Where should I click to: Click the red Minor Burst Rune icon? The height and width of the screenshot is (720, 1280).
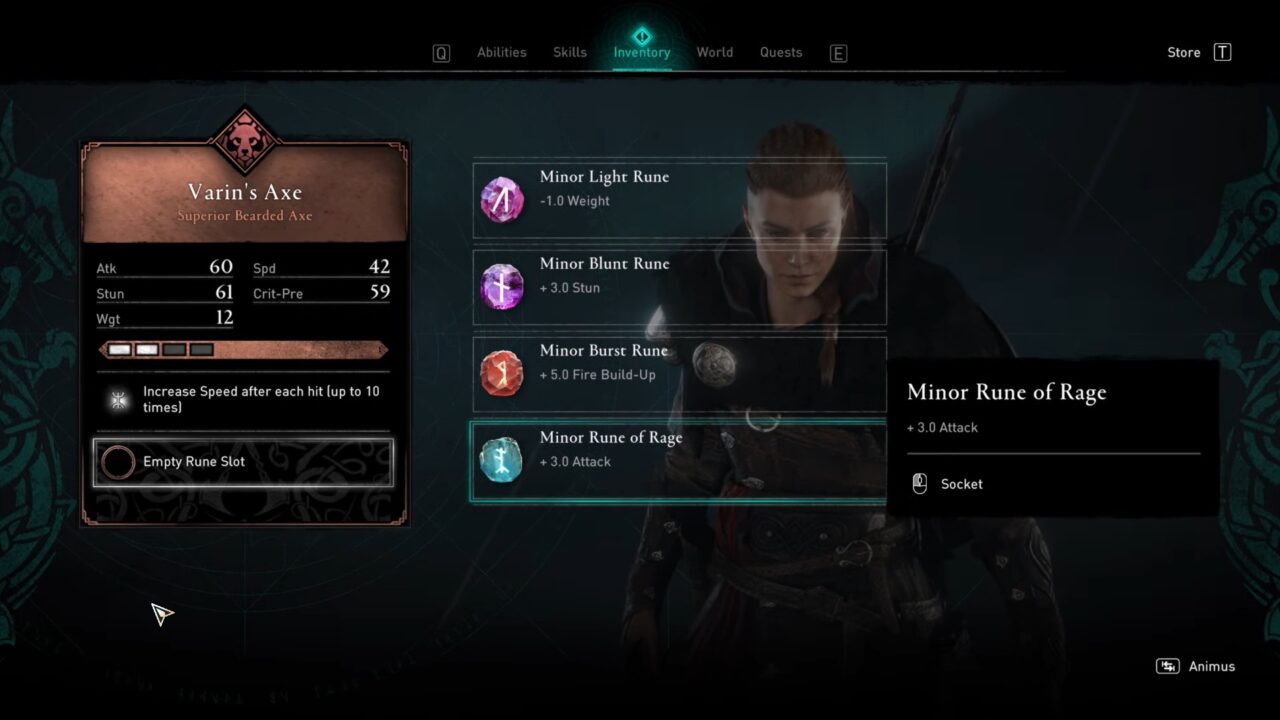[x=501, y=373]
